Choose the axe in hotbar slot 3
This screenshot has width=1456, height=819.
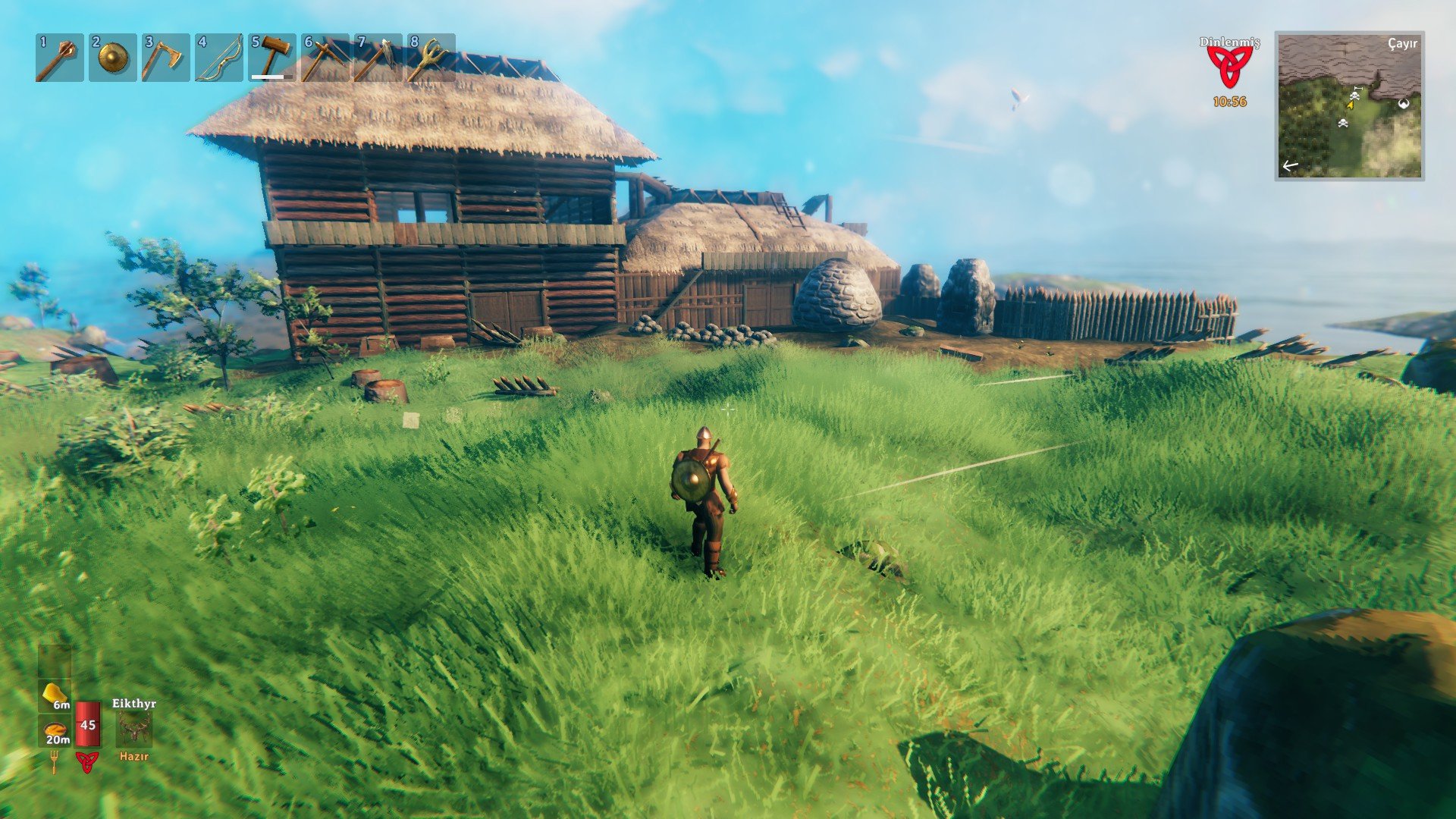pyautogui.click(x=165, y=58)
